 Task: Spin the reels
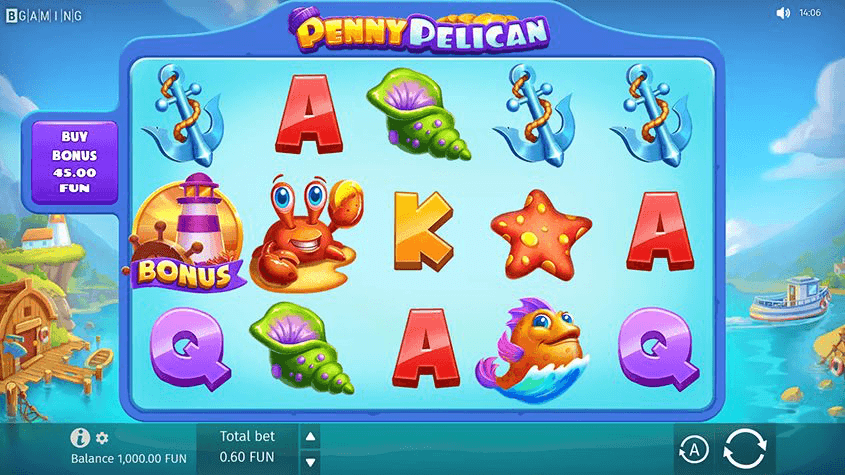(743, 450)
